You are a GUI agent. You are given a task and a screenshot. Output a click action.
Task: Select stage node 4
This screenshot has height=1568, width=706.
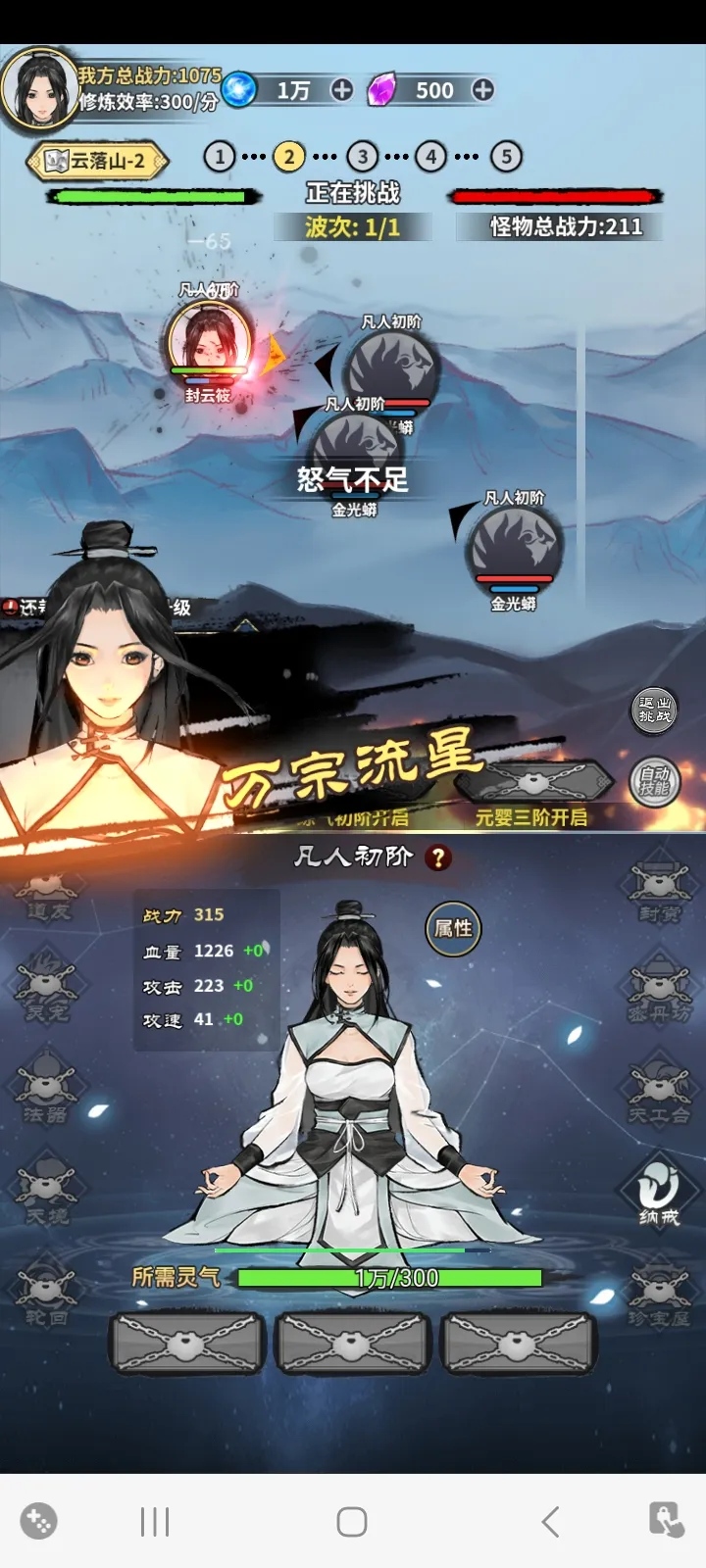coord(431,157)
